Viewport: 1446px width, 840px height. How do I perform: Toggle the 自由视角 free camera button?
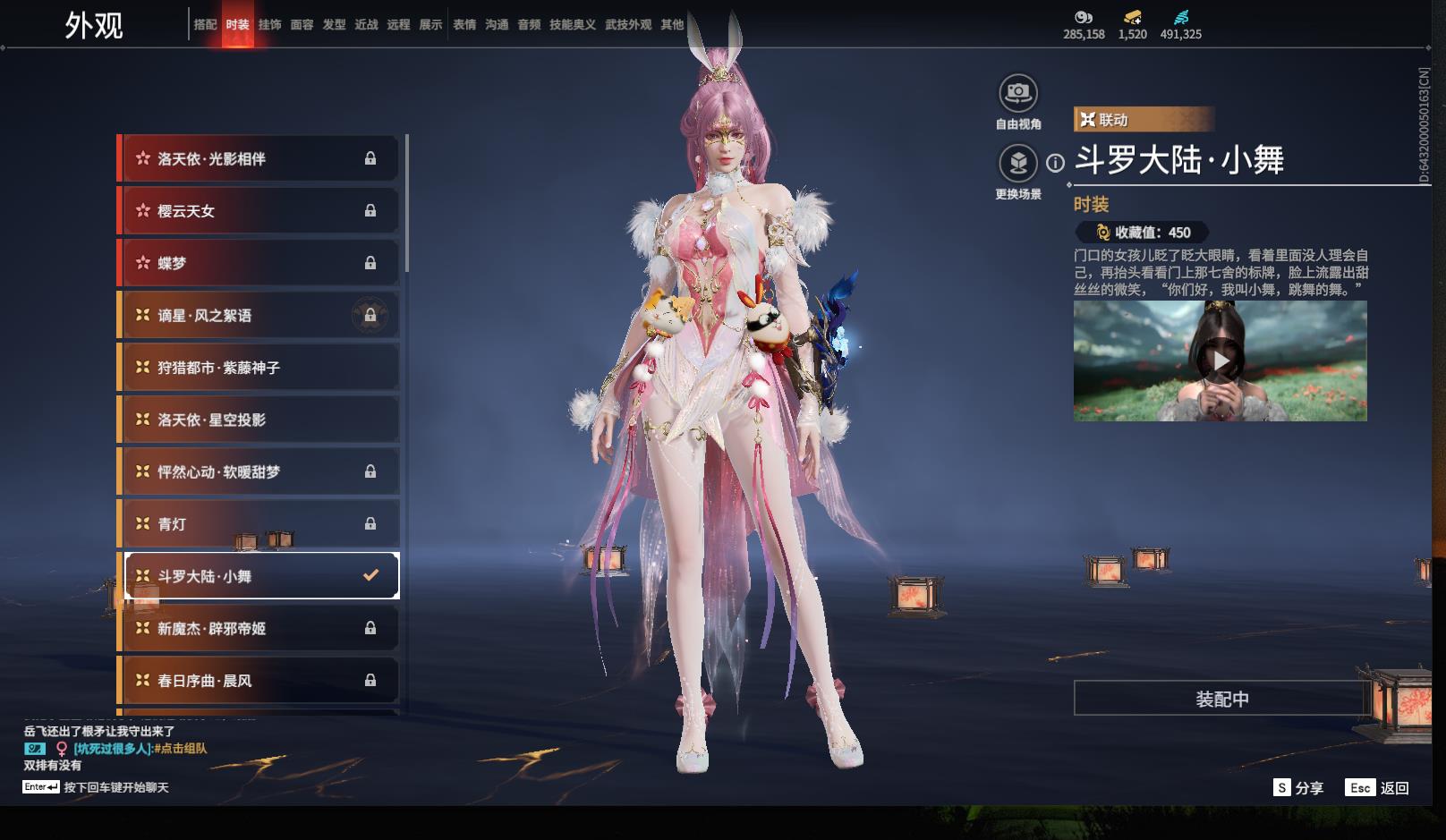coord(1017,93)
